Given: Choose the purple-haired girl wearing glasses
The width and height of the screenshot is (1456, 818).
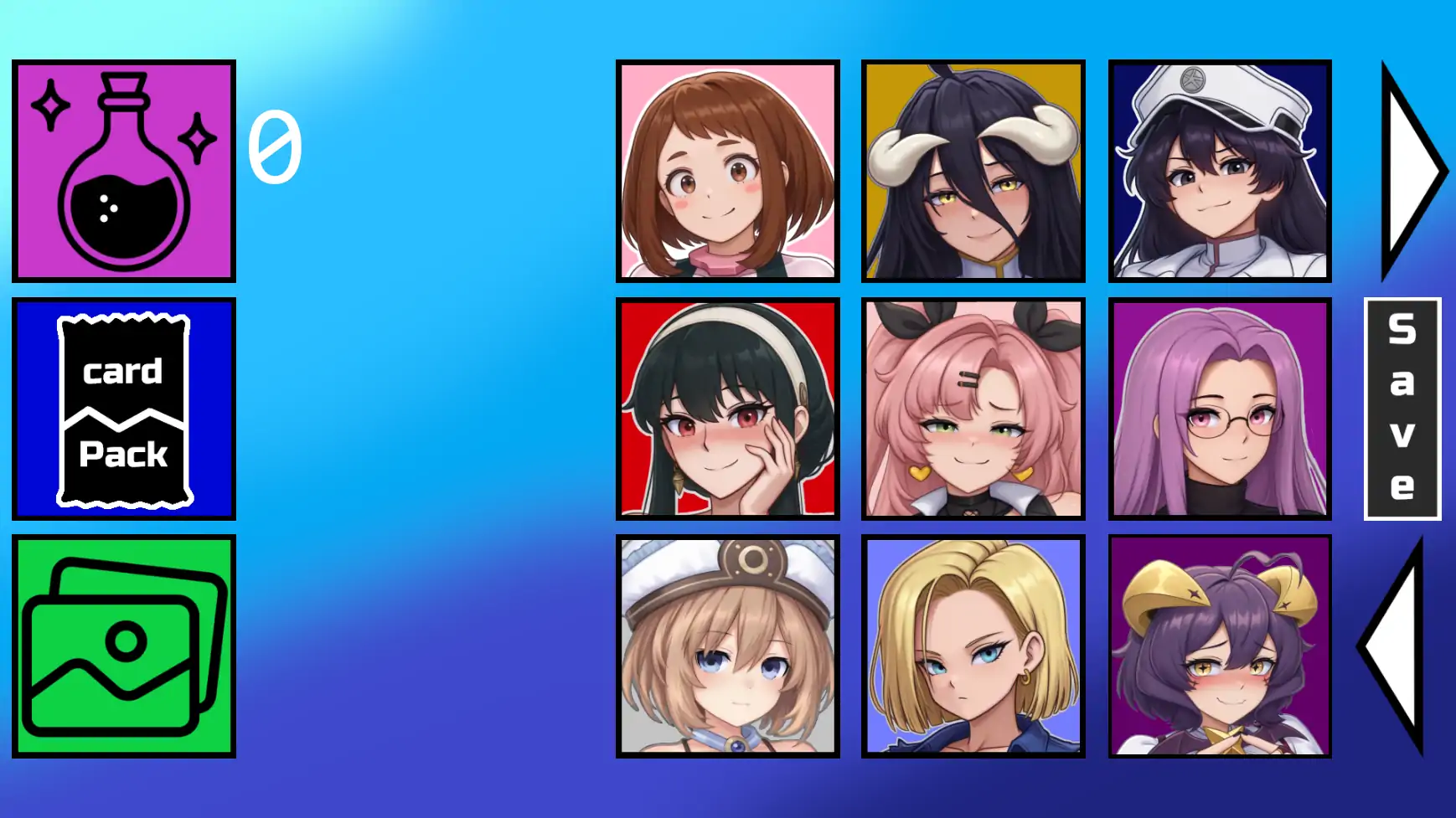Looking at the screenshot, I should point(1219,409).
